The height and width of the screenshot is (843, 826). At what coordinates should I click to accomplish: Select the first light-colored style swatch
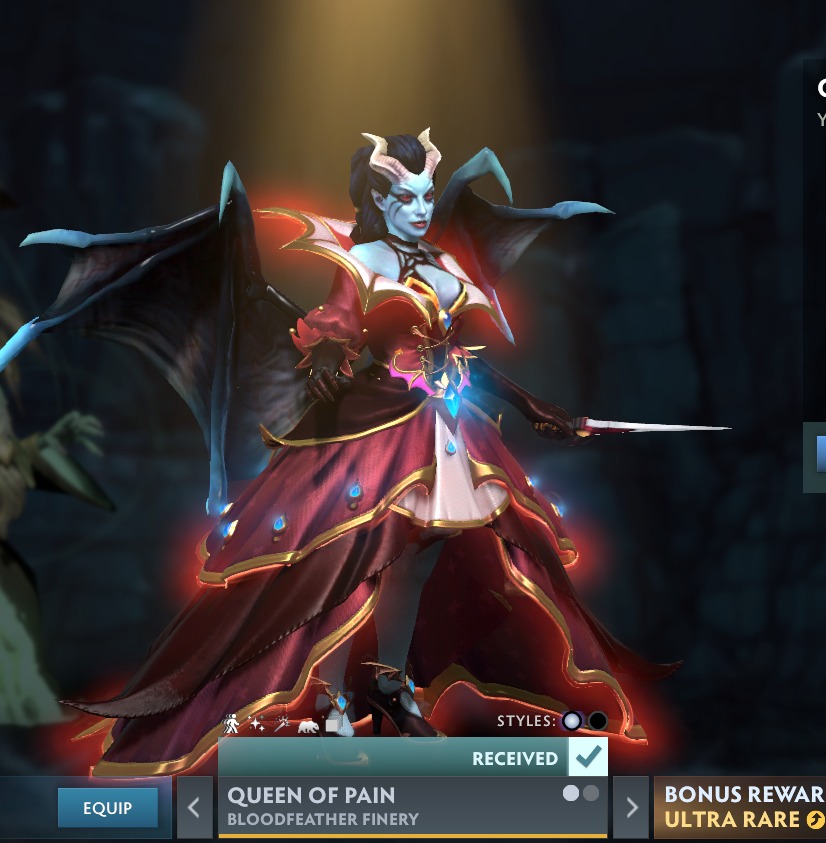pyautogui.click(x=572, y=721)
